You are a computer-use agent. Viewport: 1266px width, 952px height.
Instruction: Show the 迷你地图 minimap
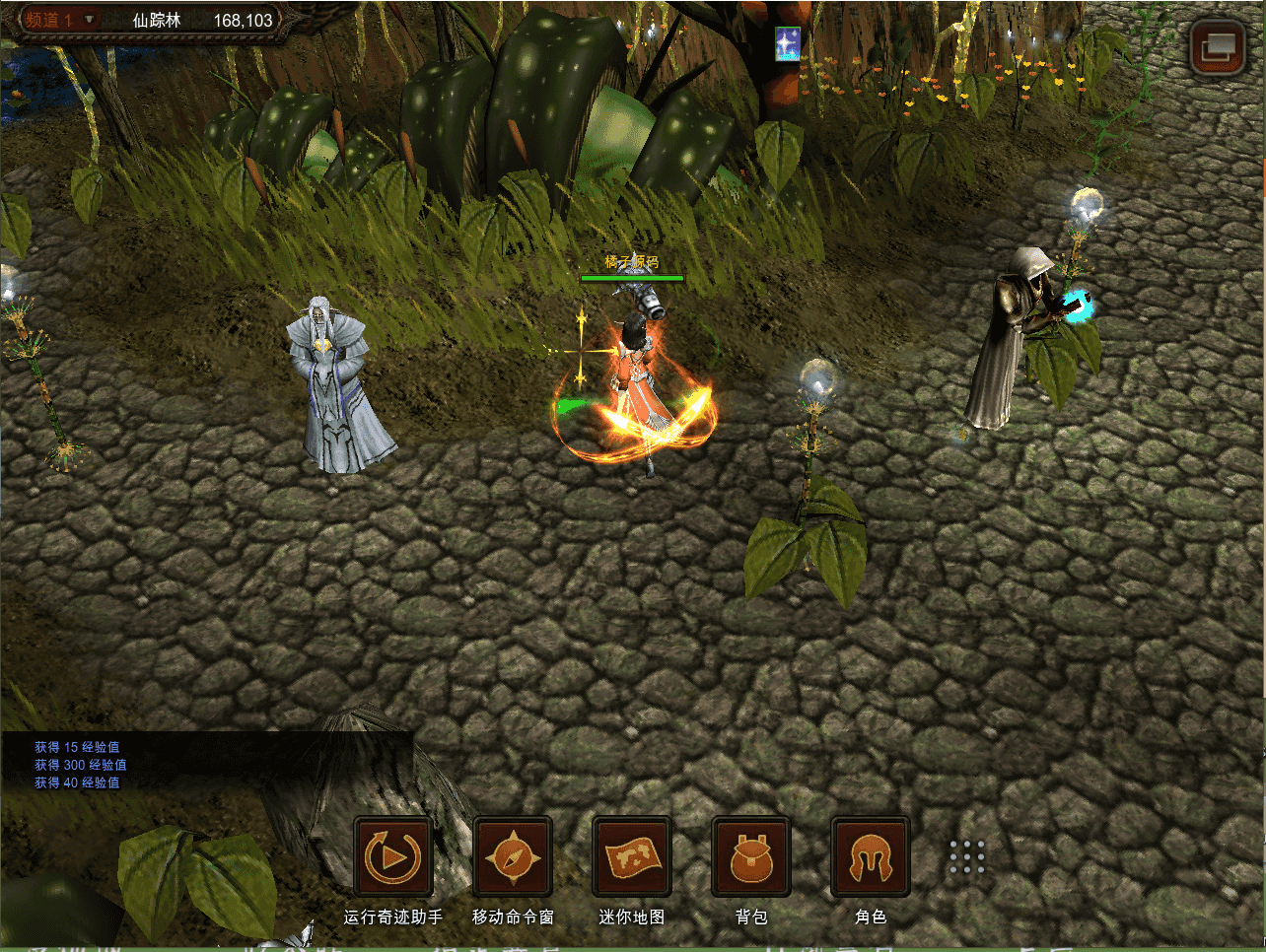pos(632,857)
